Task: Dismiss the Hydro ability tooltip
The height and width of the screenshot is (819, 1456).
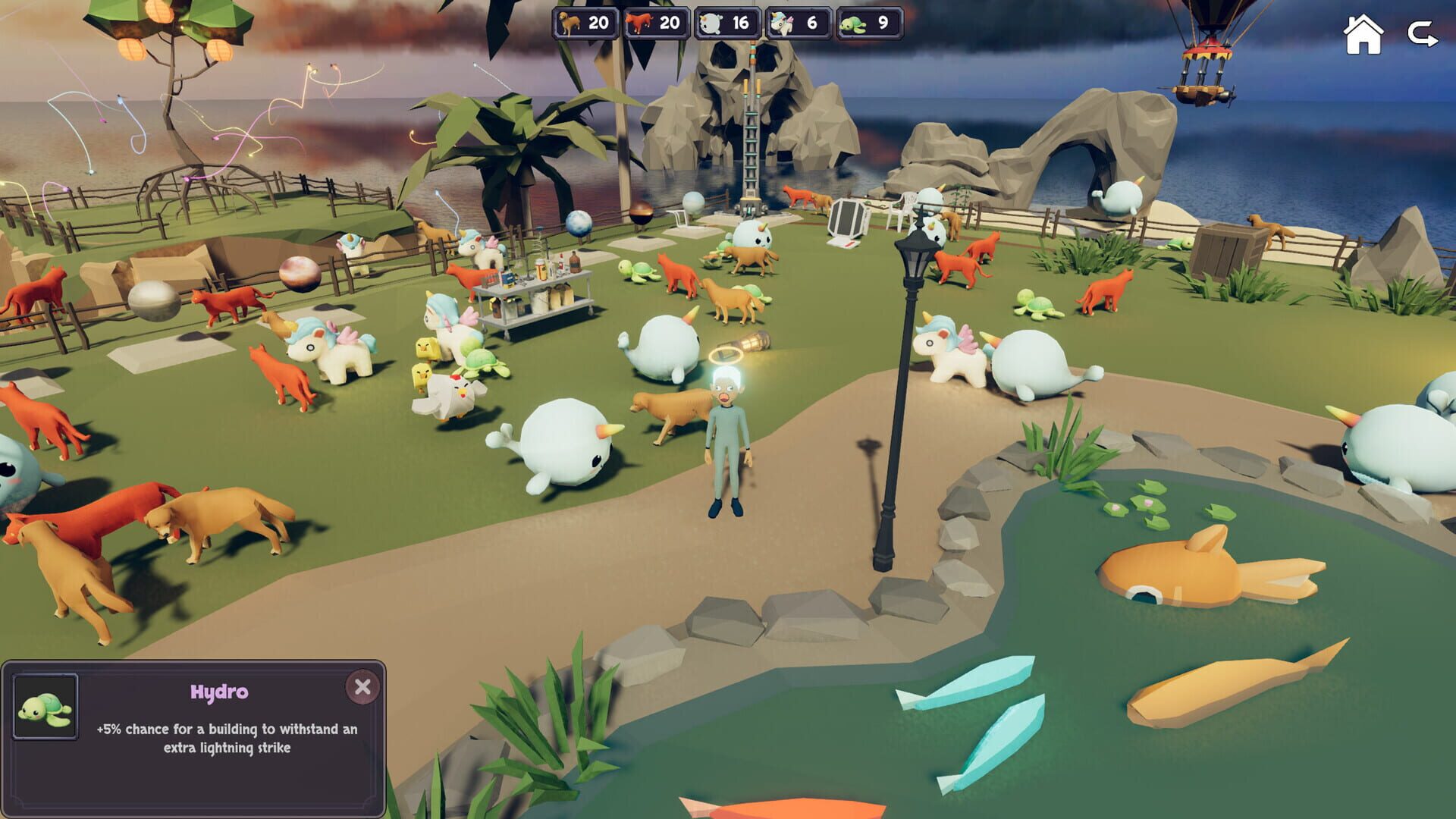Action: click(362, 687)
